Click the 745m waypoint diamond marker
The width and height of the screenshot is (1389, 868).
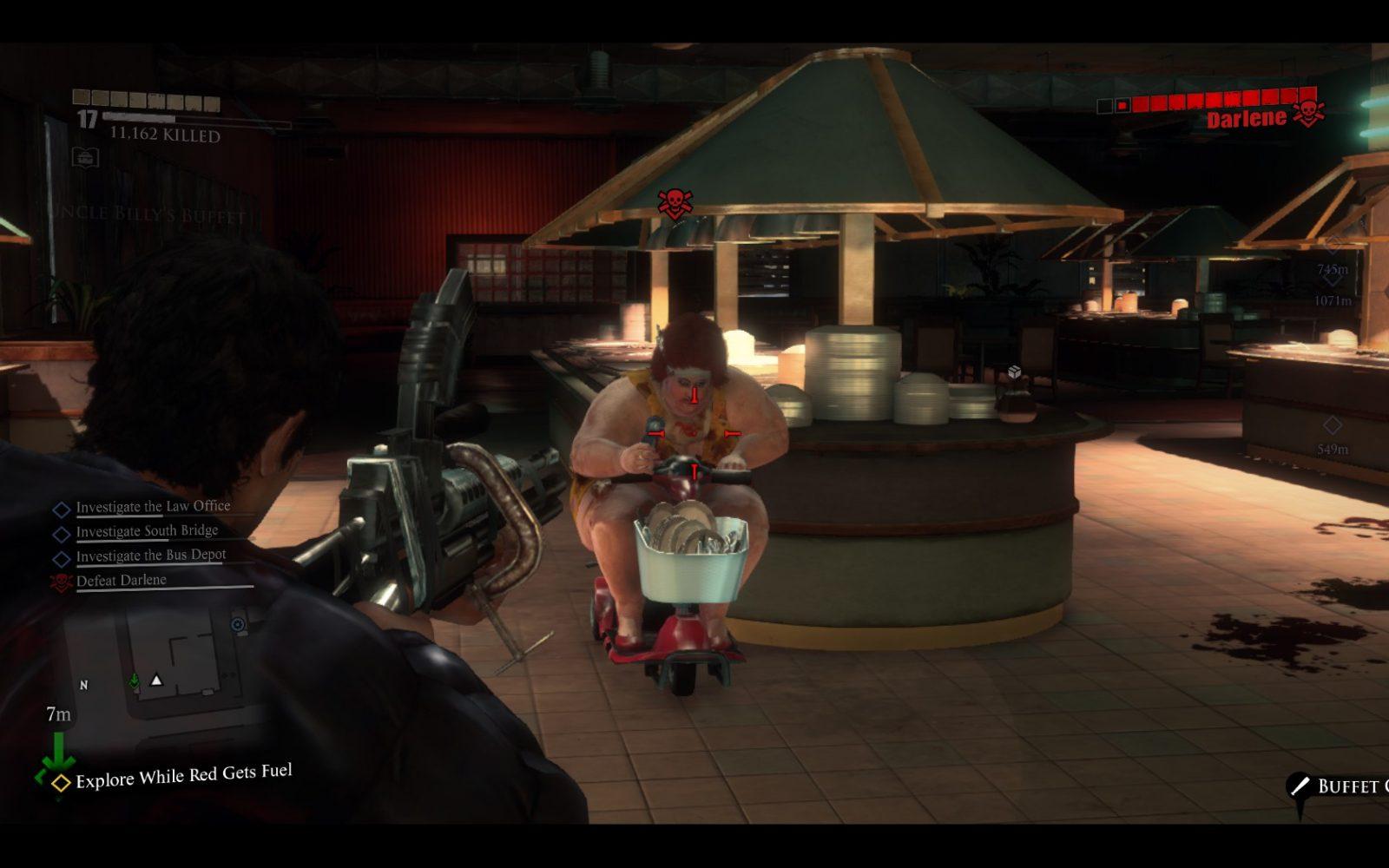click(1333, 246)
